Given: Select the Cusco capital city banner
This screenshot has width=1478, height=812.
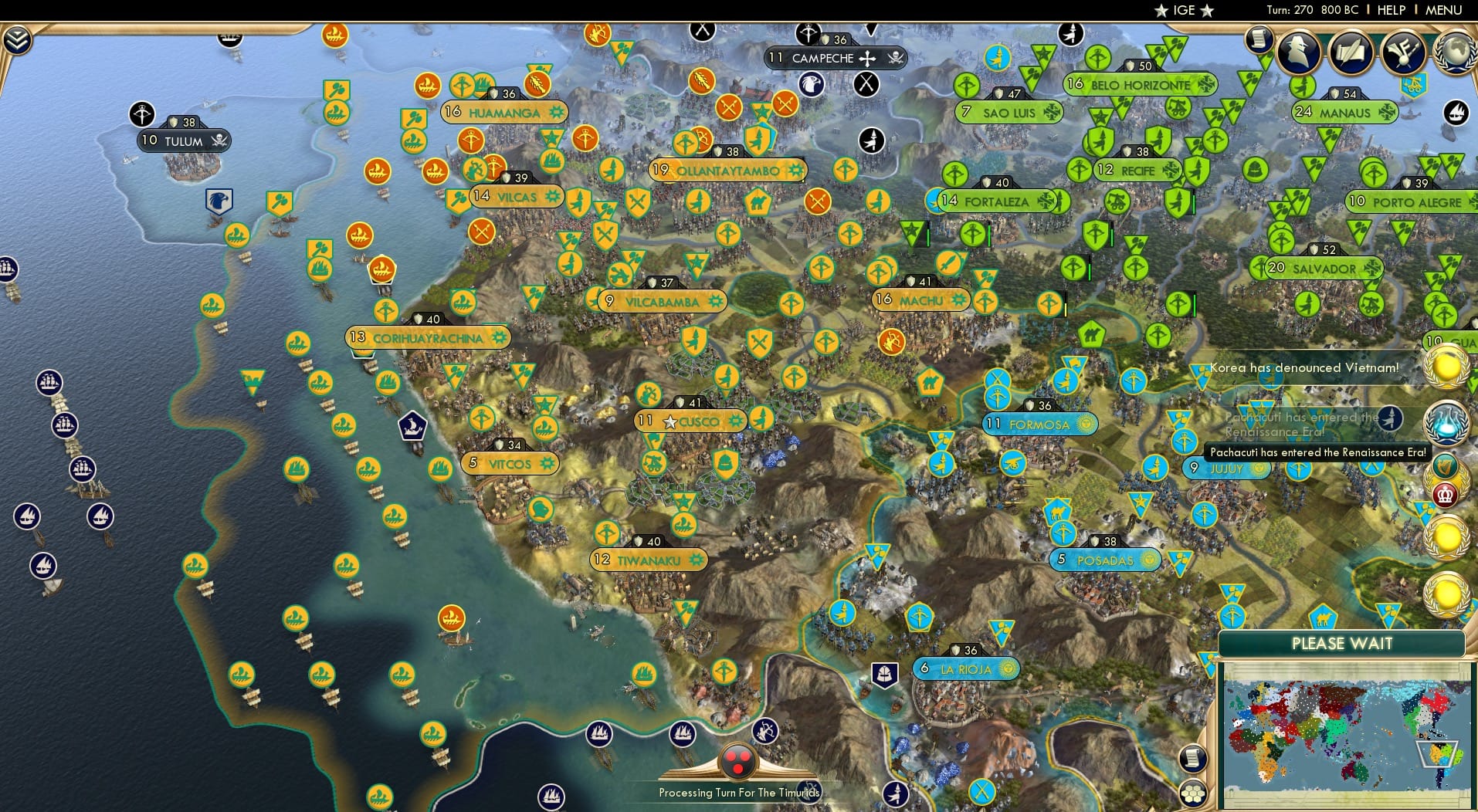Looking at the screenshot, I should point(690,421).
